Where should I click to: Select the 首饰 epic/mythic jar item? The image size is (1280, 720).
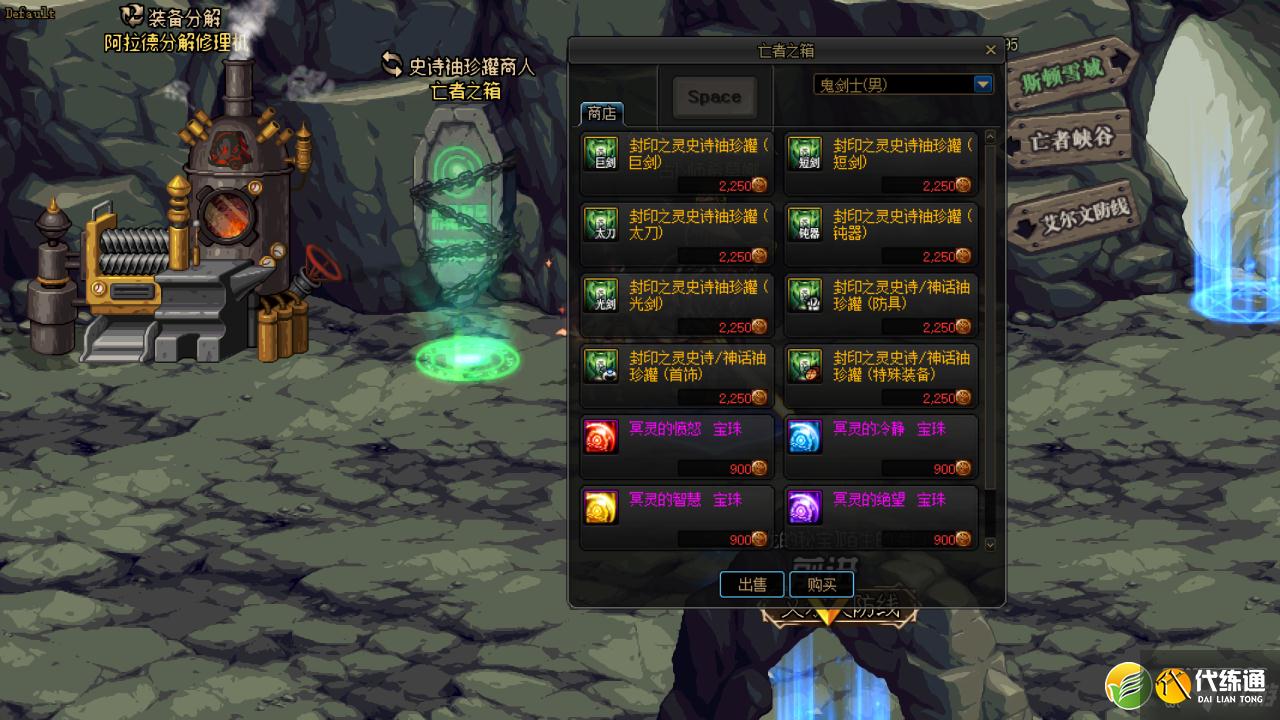tap(676, 377)
